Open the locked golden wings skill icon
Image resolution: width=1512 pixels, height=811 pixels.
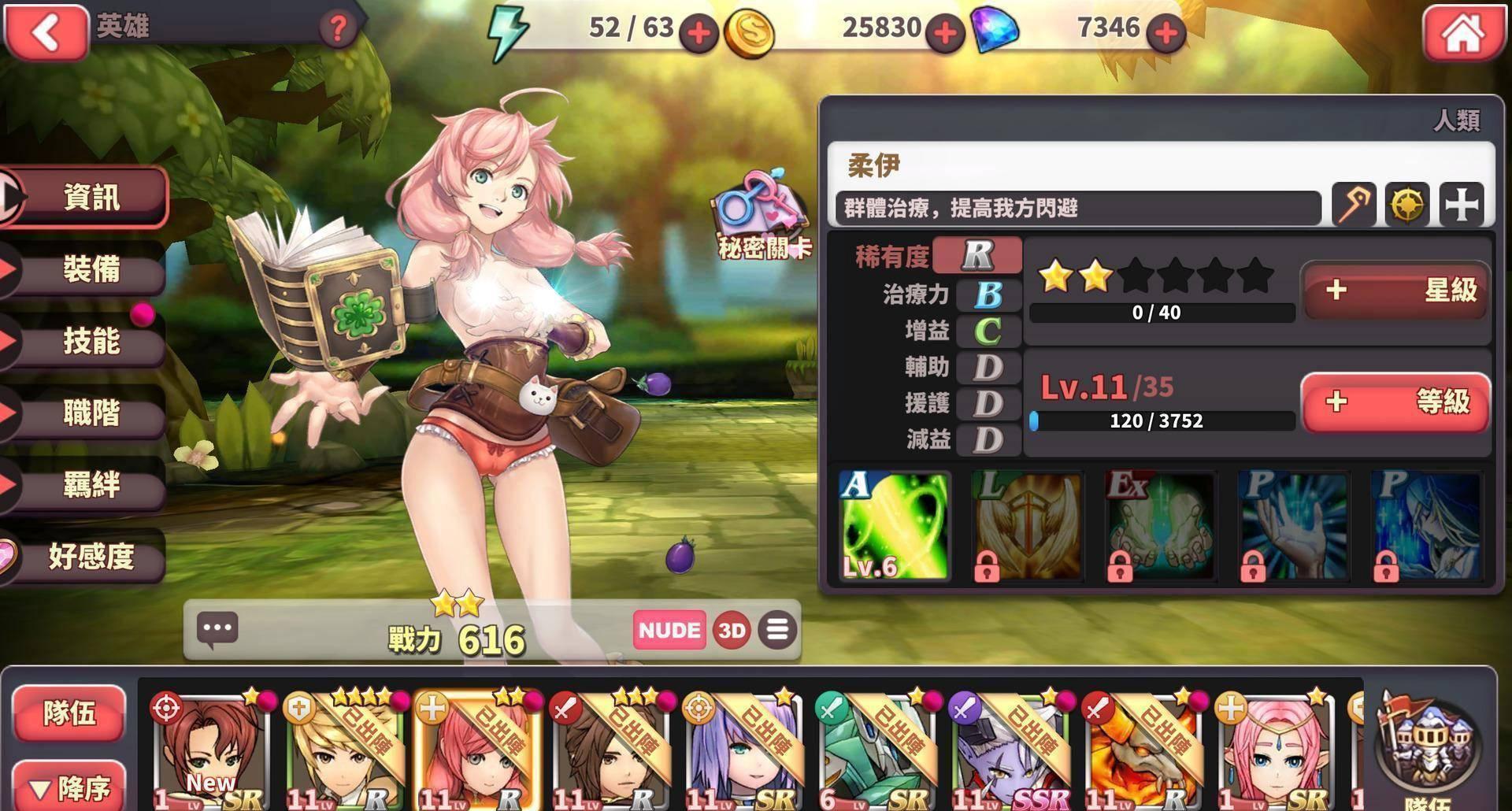pyautogui.click(x=1026, y=526)
